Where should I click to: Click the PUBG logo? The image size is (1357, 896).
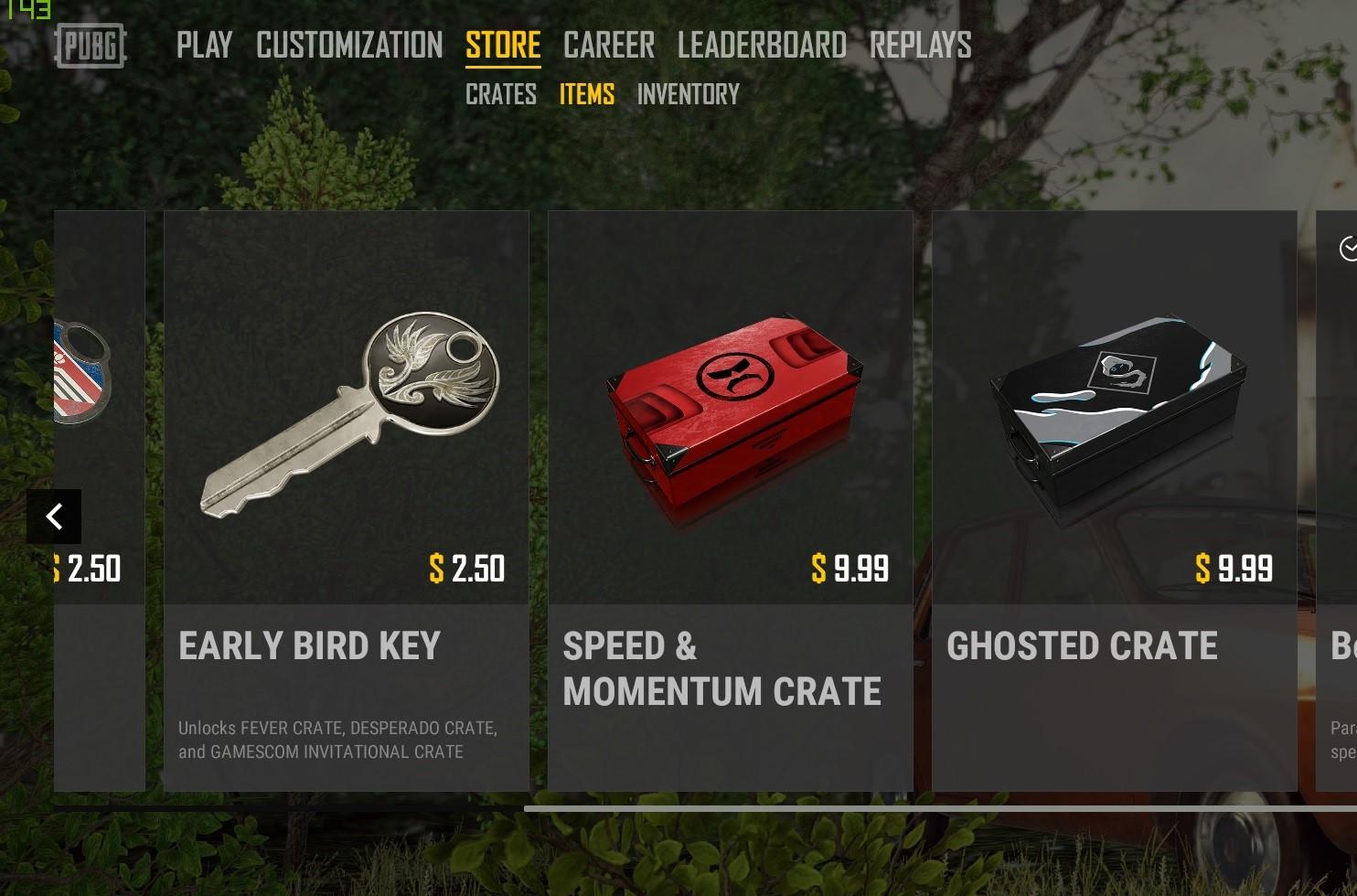91,46
